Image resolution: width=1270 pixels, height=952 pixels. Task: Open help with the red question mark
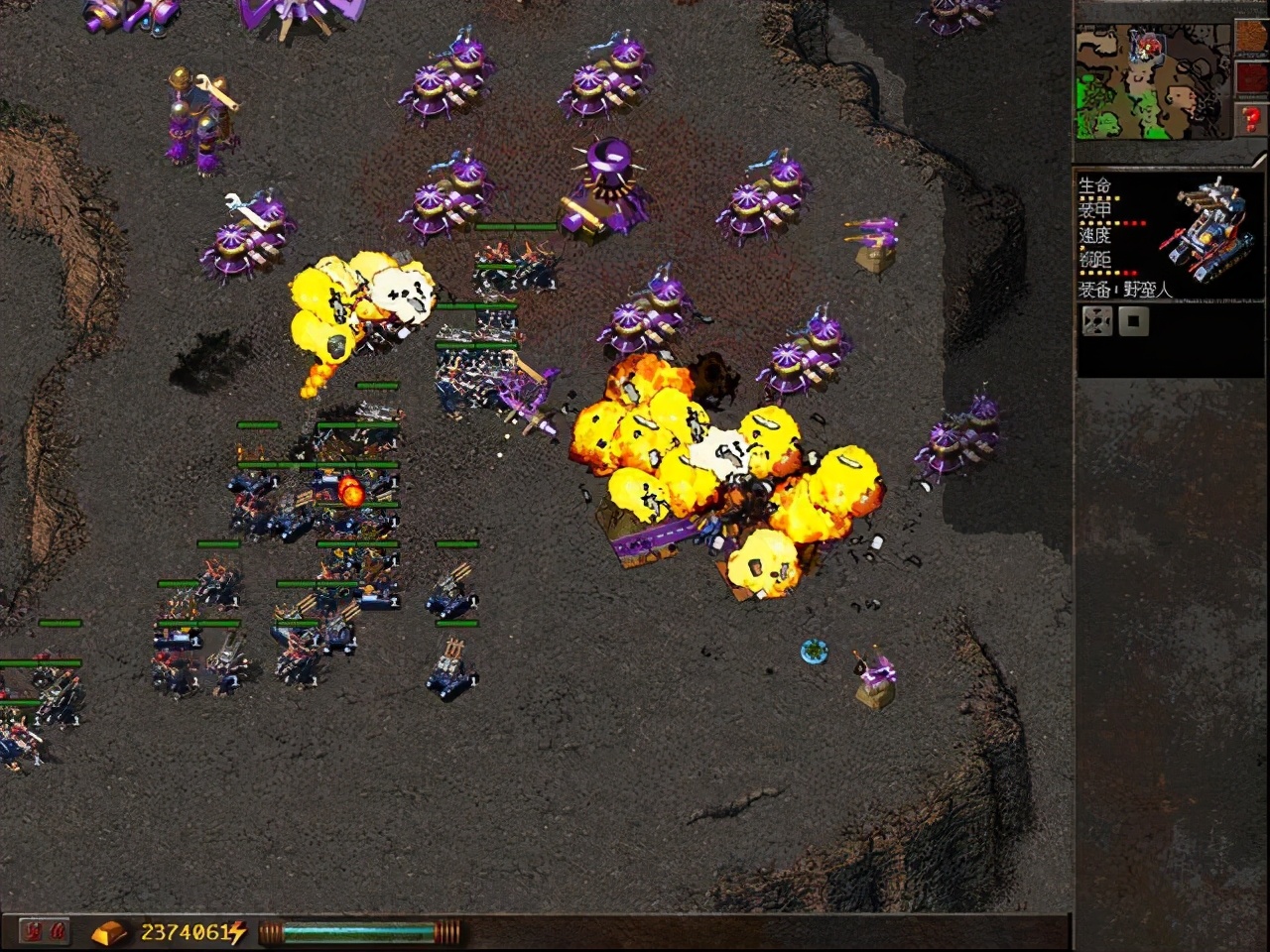(x=1251, y=121)
